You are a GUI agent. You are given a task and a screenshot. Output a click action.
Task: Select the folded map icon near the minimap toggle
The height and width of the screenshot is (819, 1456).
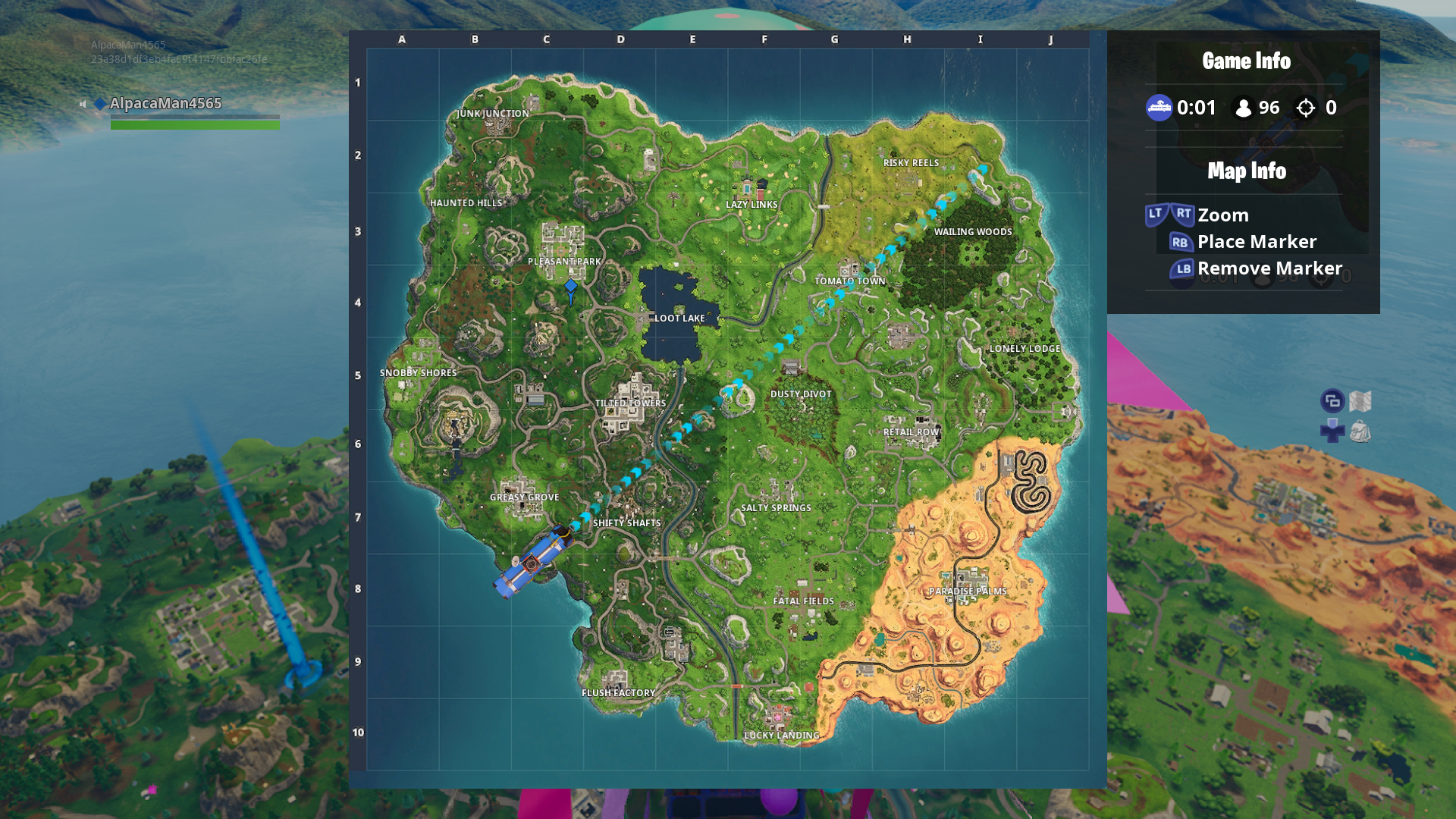(1360, 400)
